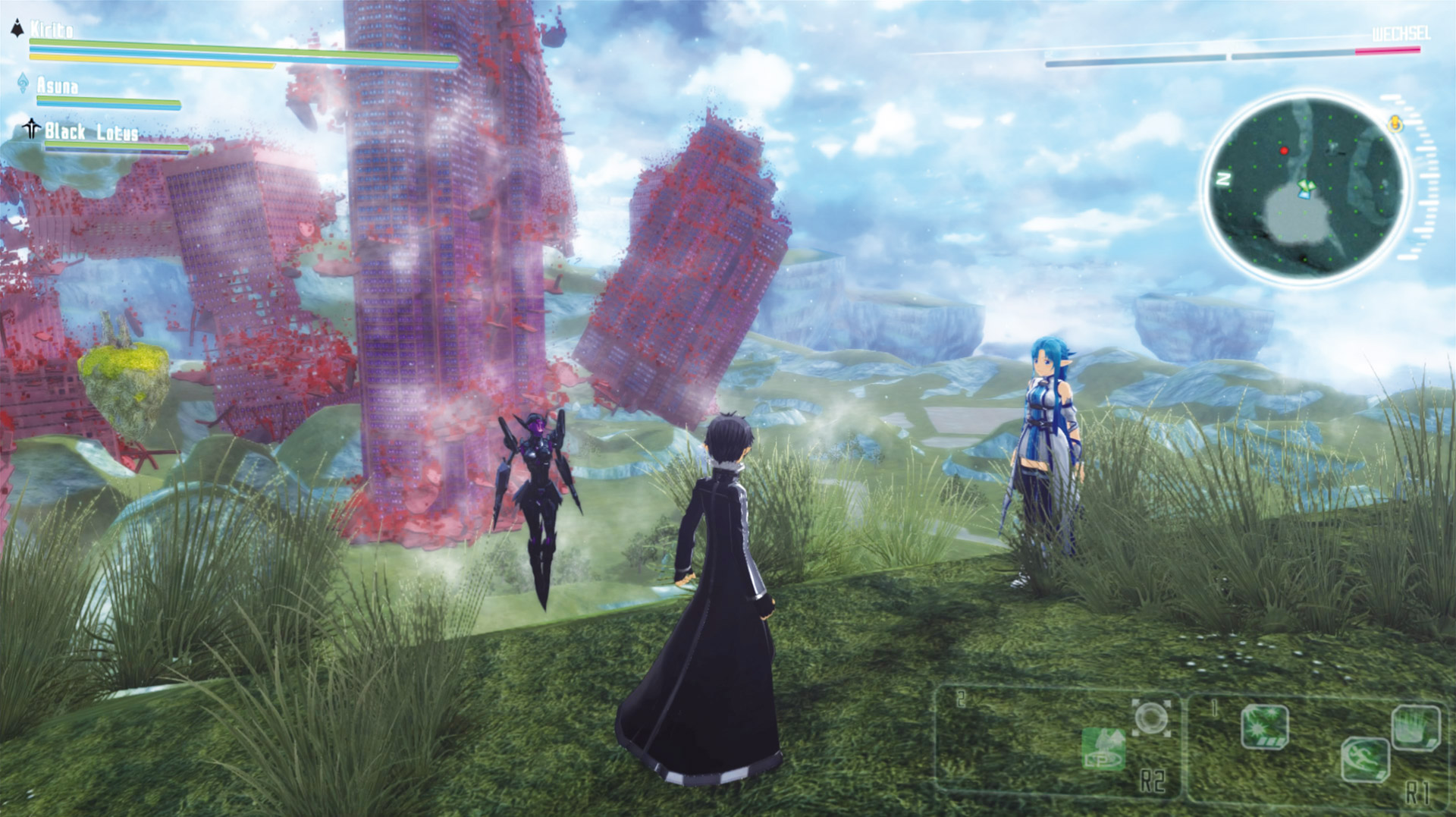Activate the green starburst skill icon

1264,727
